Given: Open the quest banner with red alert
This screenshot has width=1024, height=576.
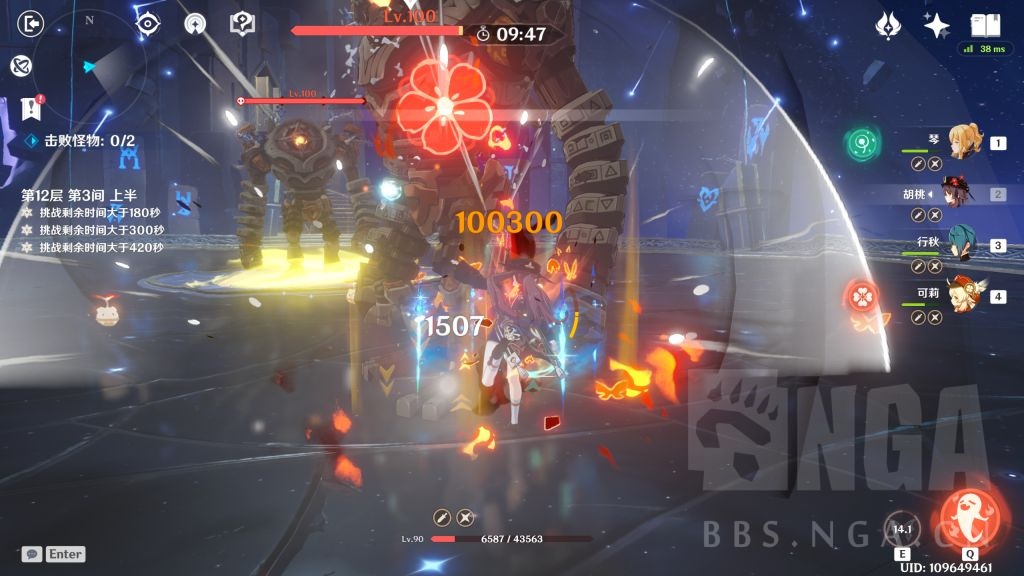Looking at the screenshot, I should click(31, 108).
